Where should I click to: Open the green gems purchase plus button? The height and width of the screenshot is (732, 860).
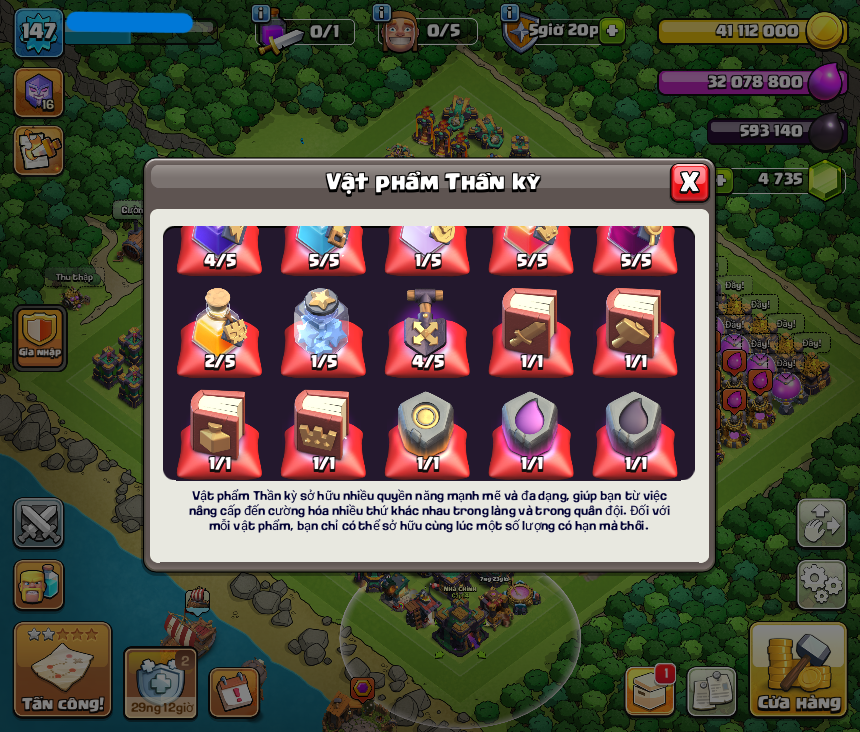pos(723,180)
